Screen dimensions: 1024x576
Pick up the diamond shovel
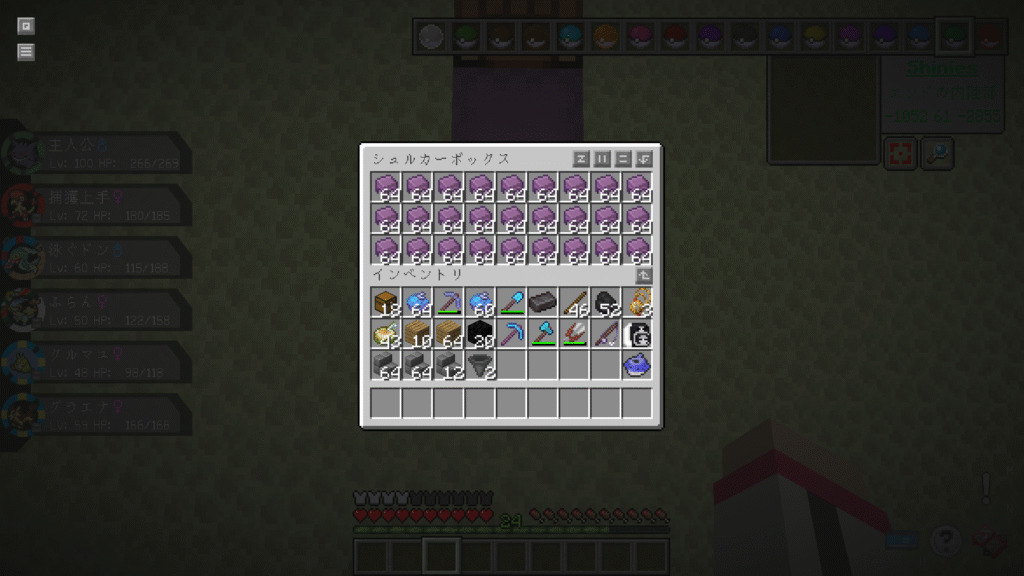click(512, 303)
